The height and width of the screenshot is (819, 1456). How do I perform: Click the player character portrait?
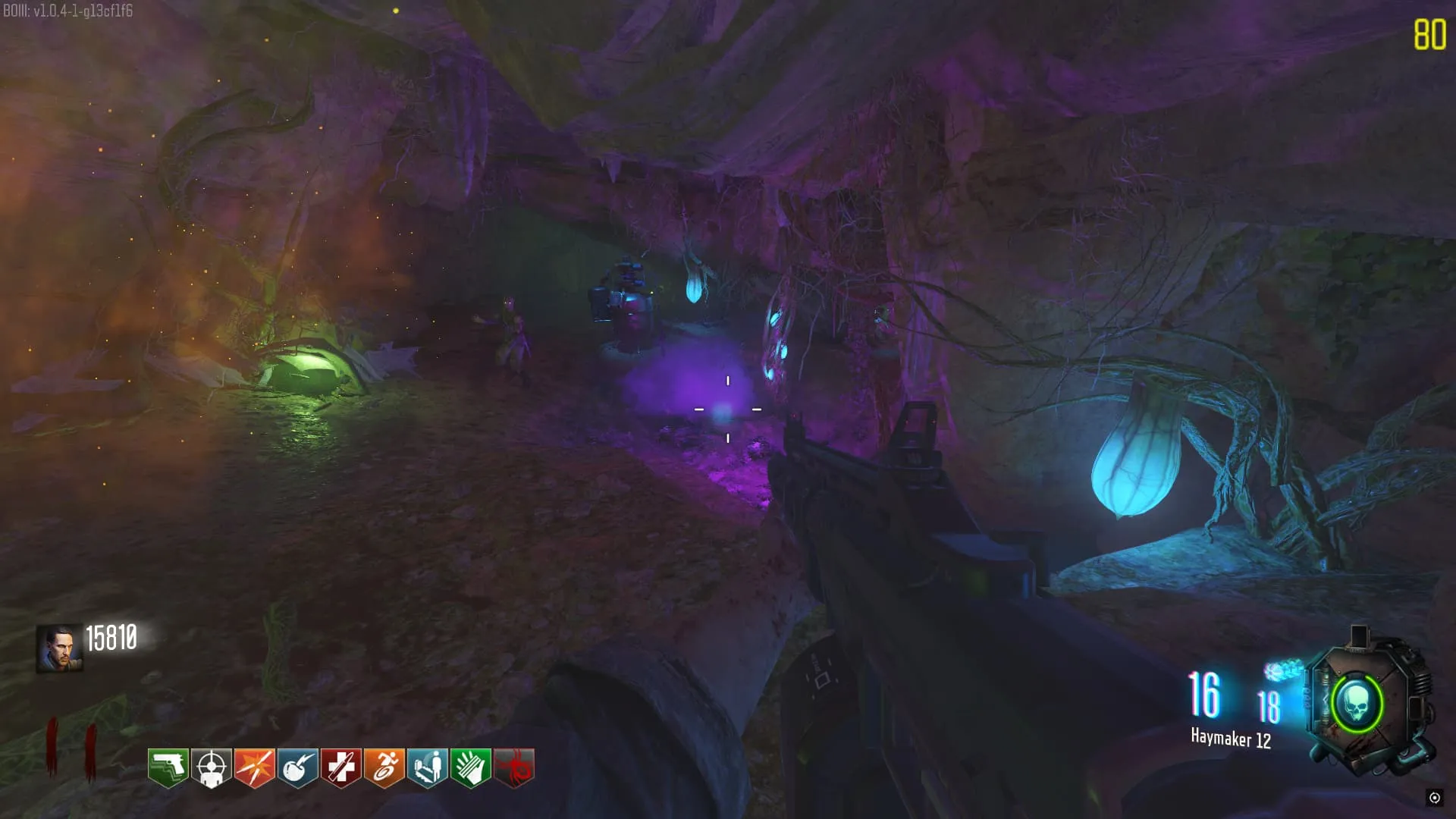tap(59, 648)
